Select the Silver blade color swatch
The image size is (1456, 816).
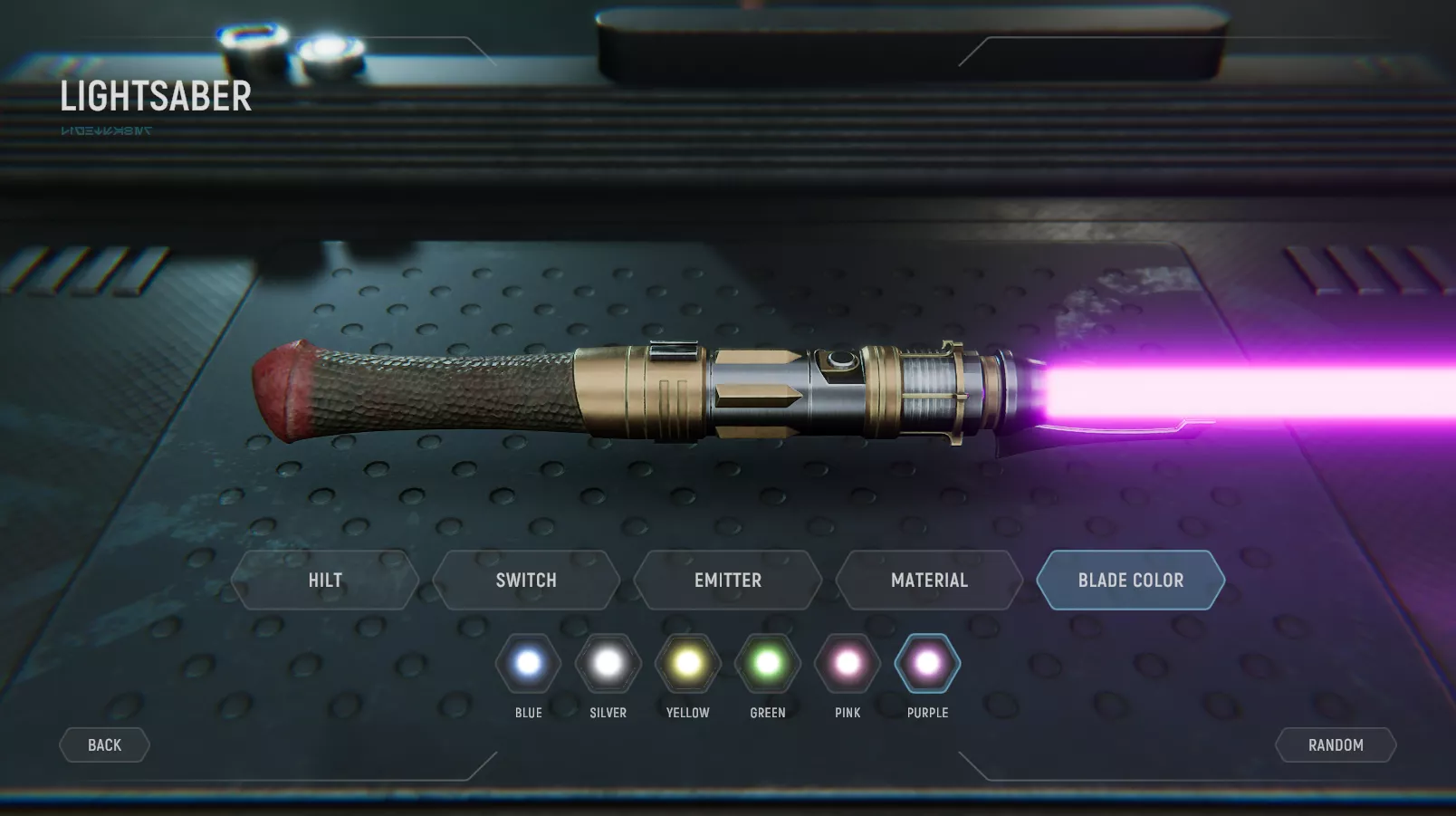pos(607,664)
